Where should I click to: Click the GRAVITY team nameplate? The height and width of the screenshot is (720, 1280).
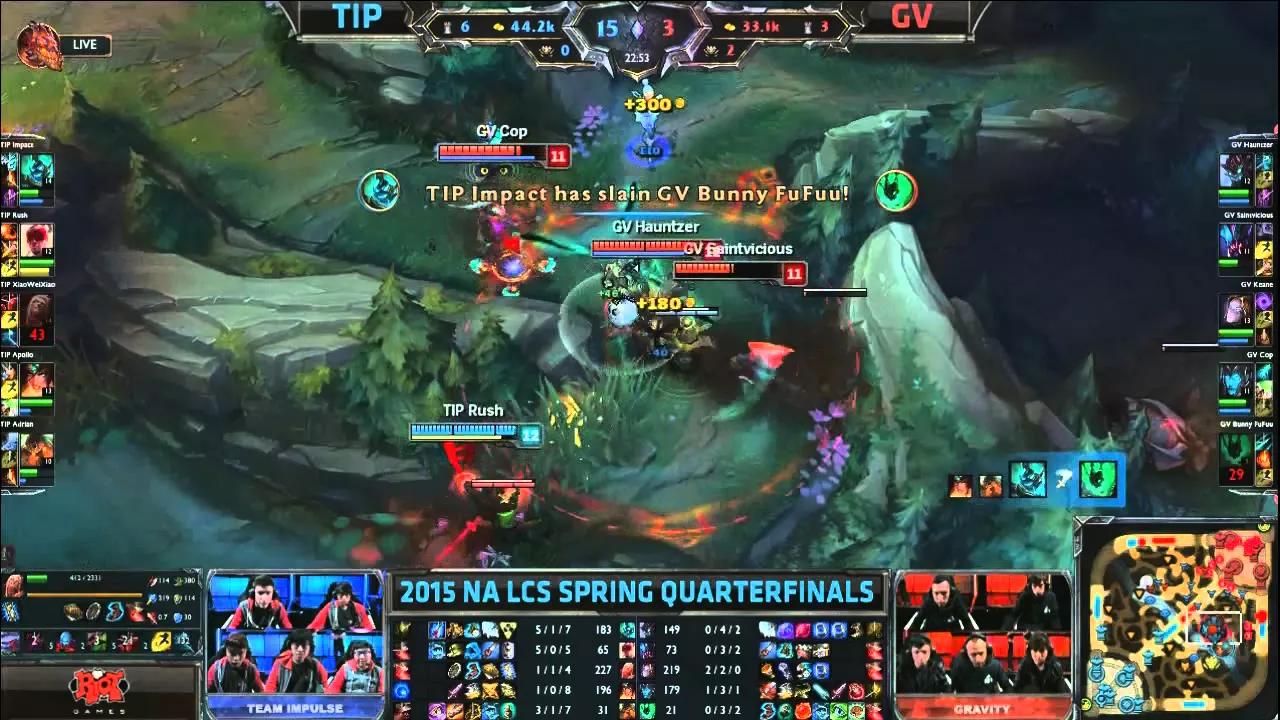tap(983, 707)
